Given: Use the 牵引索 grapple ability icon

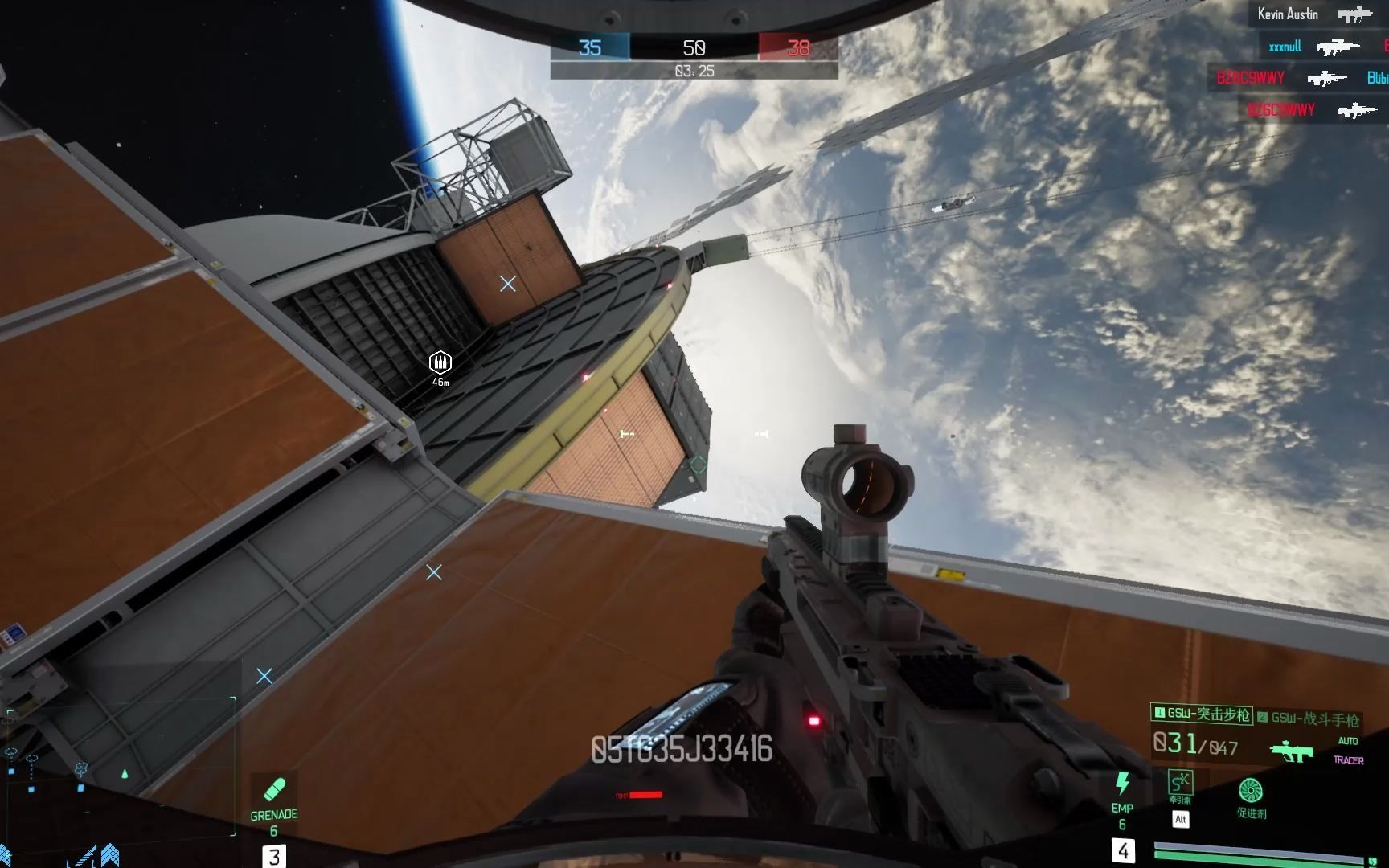Looking at the screenshot, I should (x=1180, y=782).
